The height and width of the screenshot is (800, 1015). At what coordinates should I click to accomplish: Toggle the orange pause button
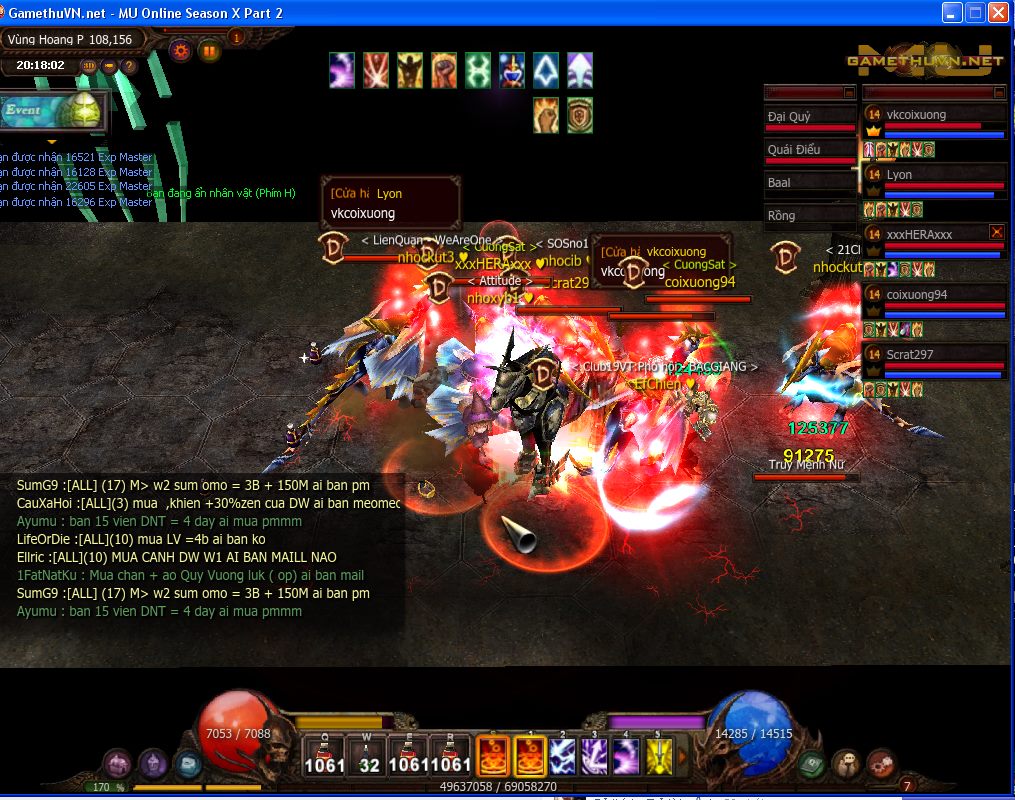point(209,49)
